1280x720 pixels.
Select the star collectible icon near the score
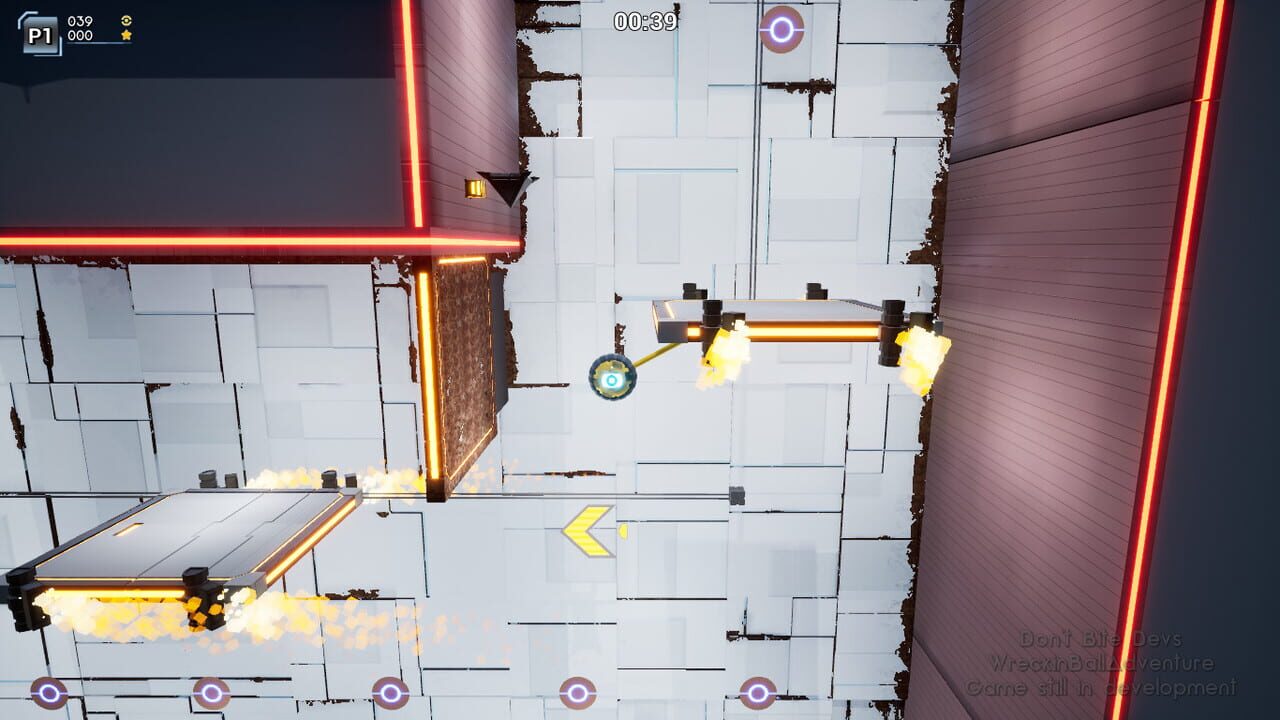pos(126,35)
